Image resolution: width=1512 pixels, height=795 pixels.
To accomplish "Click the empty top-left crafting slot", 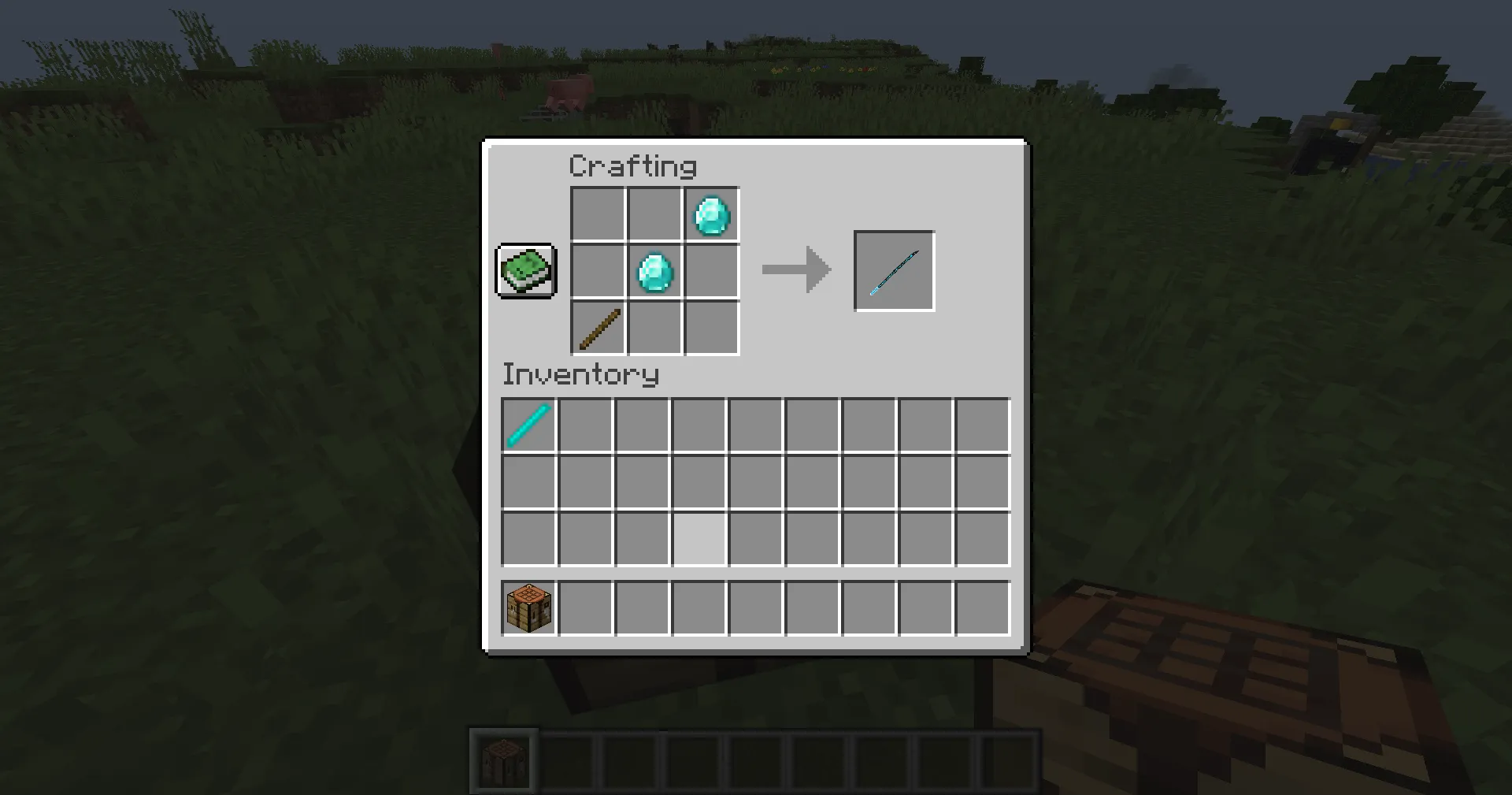I will point(597,213).
